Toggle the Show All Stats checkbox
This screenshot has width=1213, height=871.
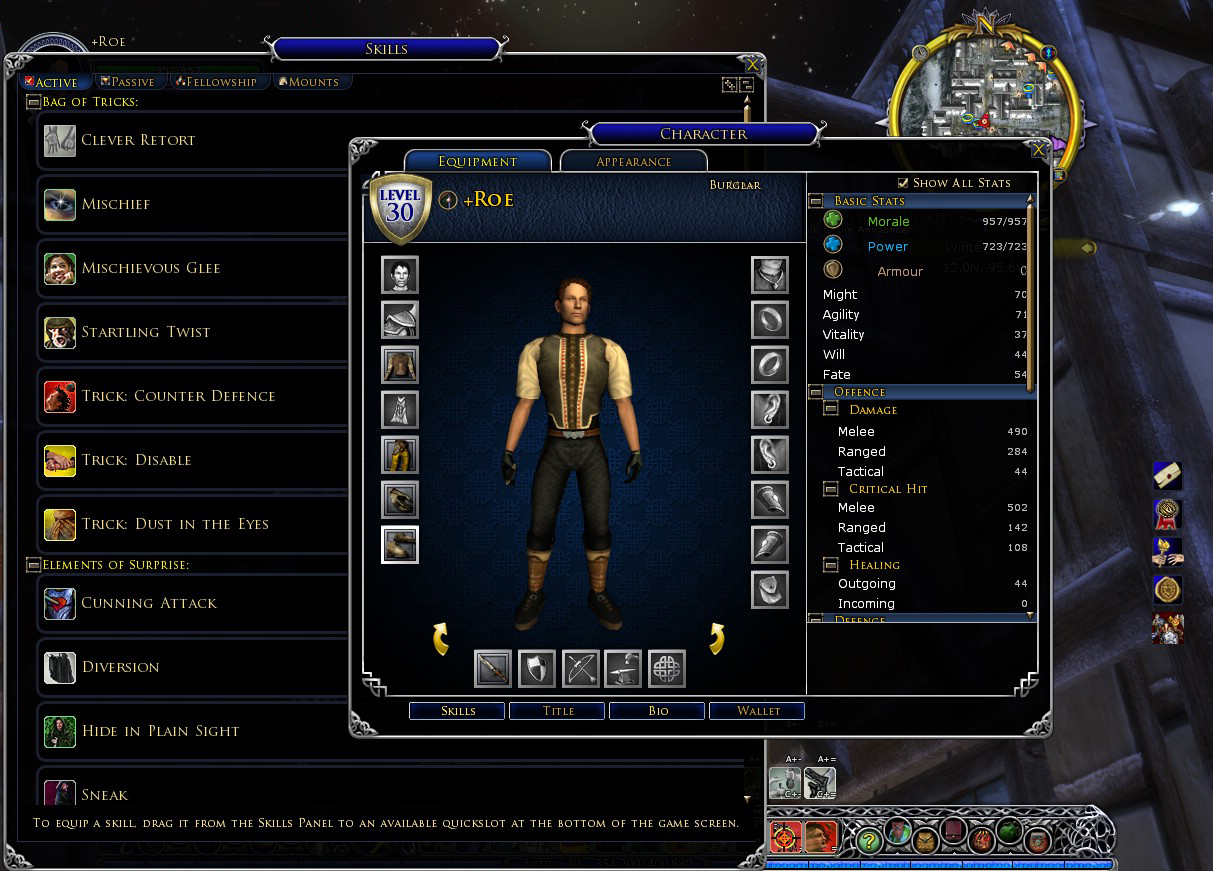point(903,183)
